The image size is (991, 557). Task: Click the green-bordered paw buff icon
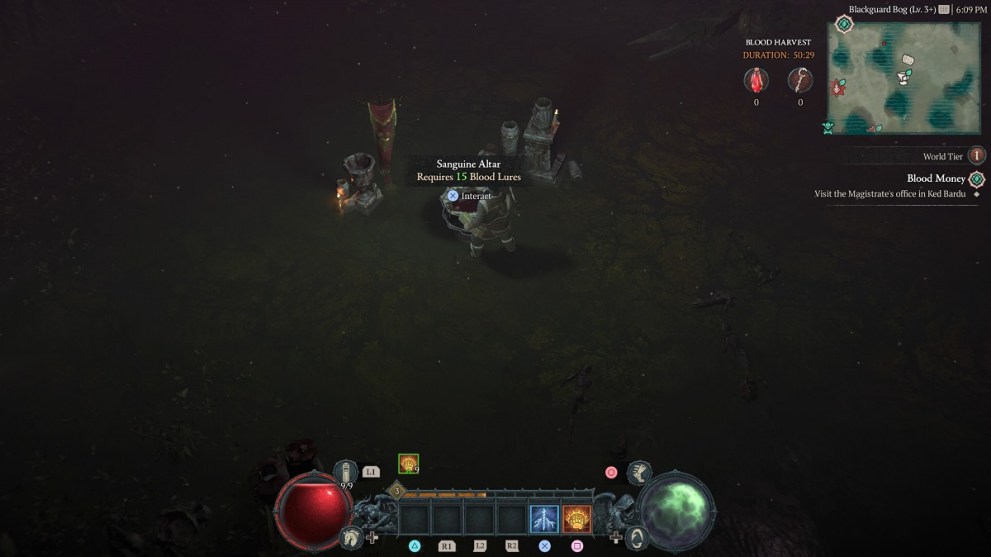click(408, 463)
